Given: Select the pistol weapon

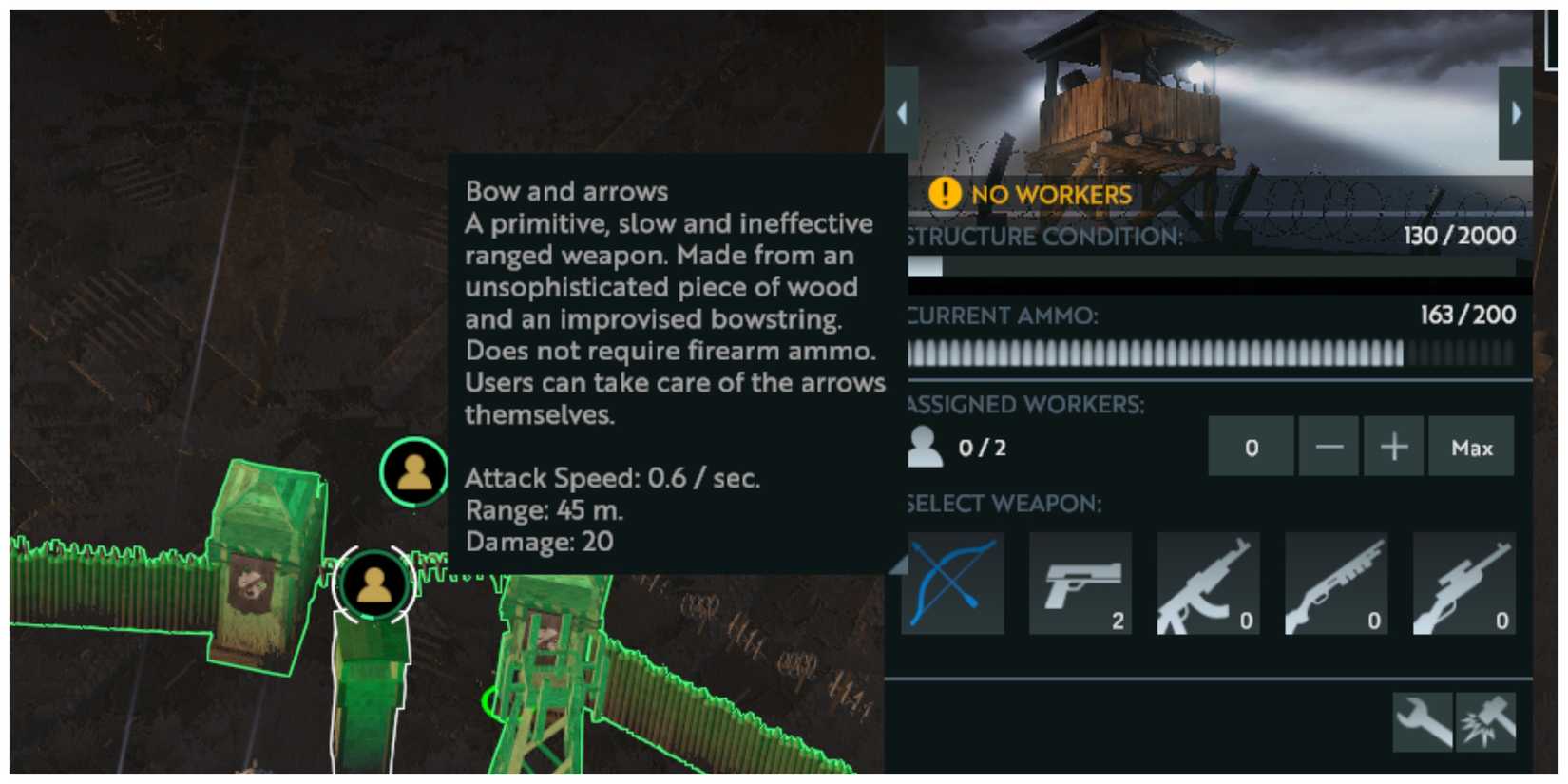Looking at the screenshot, I should 1080,582.
